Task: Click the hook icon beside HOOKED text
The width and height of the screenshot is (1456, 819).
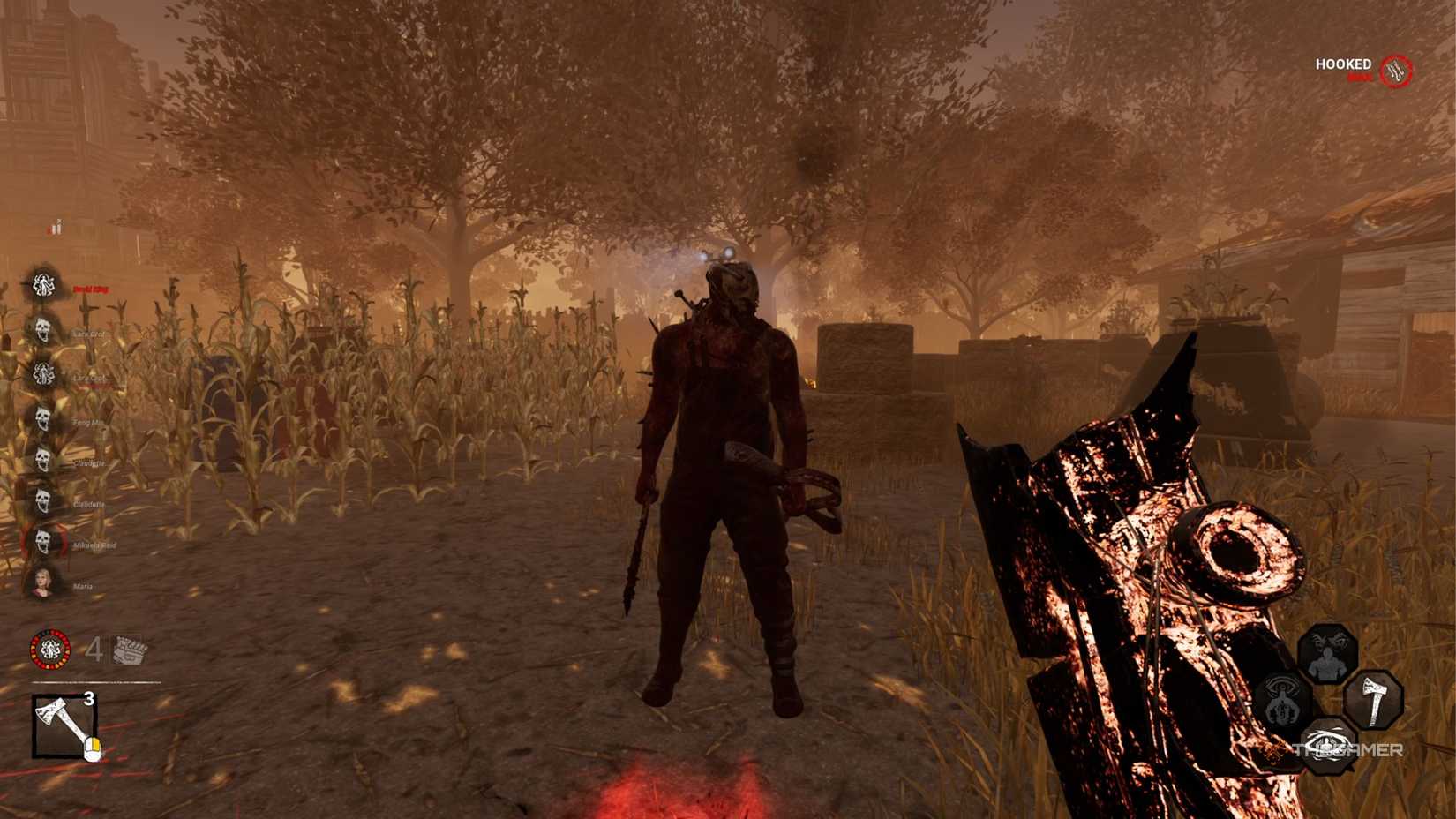Action: click(1397, 69)
